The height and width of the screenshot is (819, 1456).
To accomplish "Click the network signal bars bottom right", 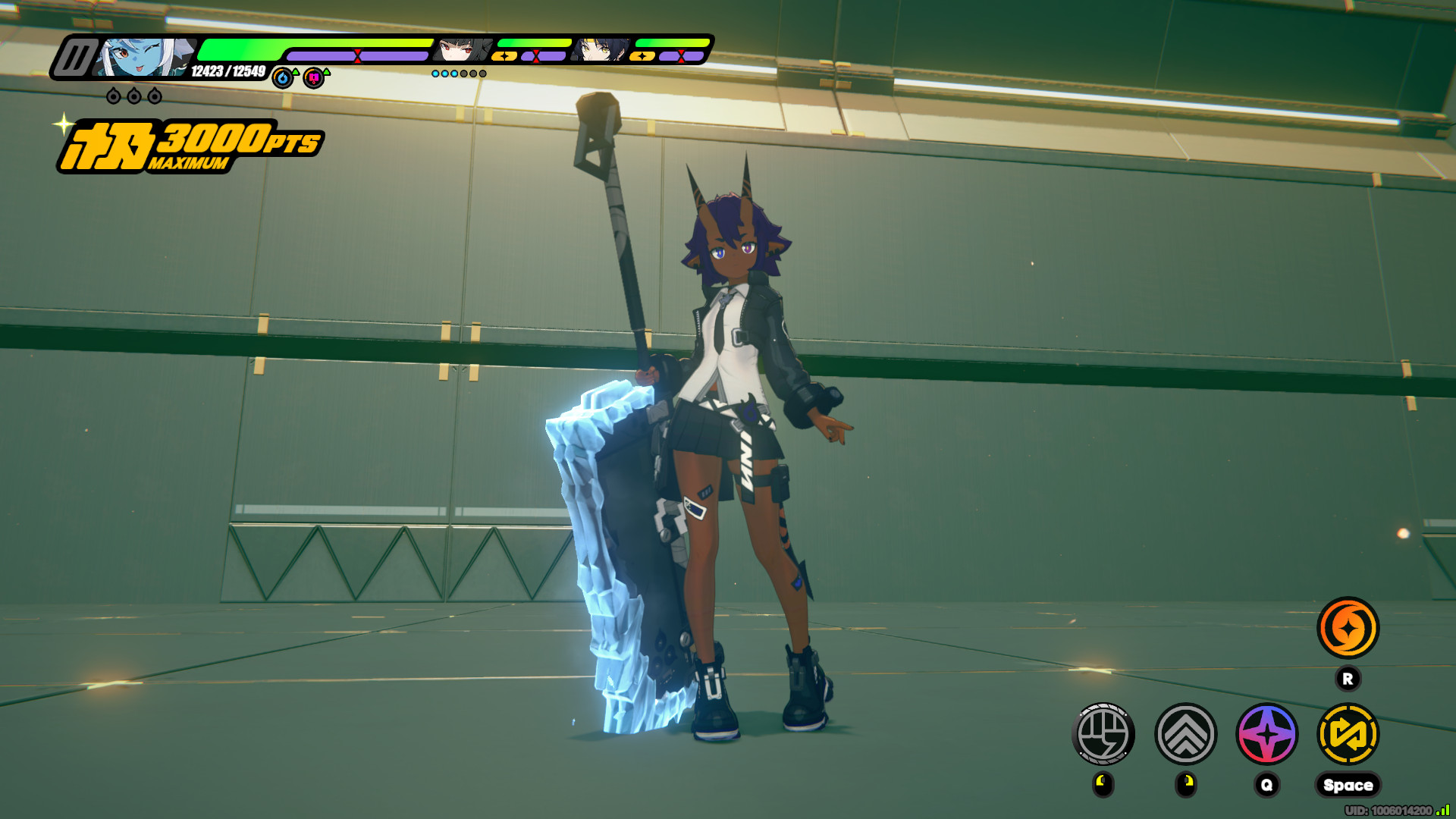I will click(x=1442, y=809).
